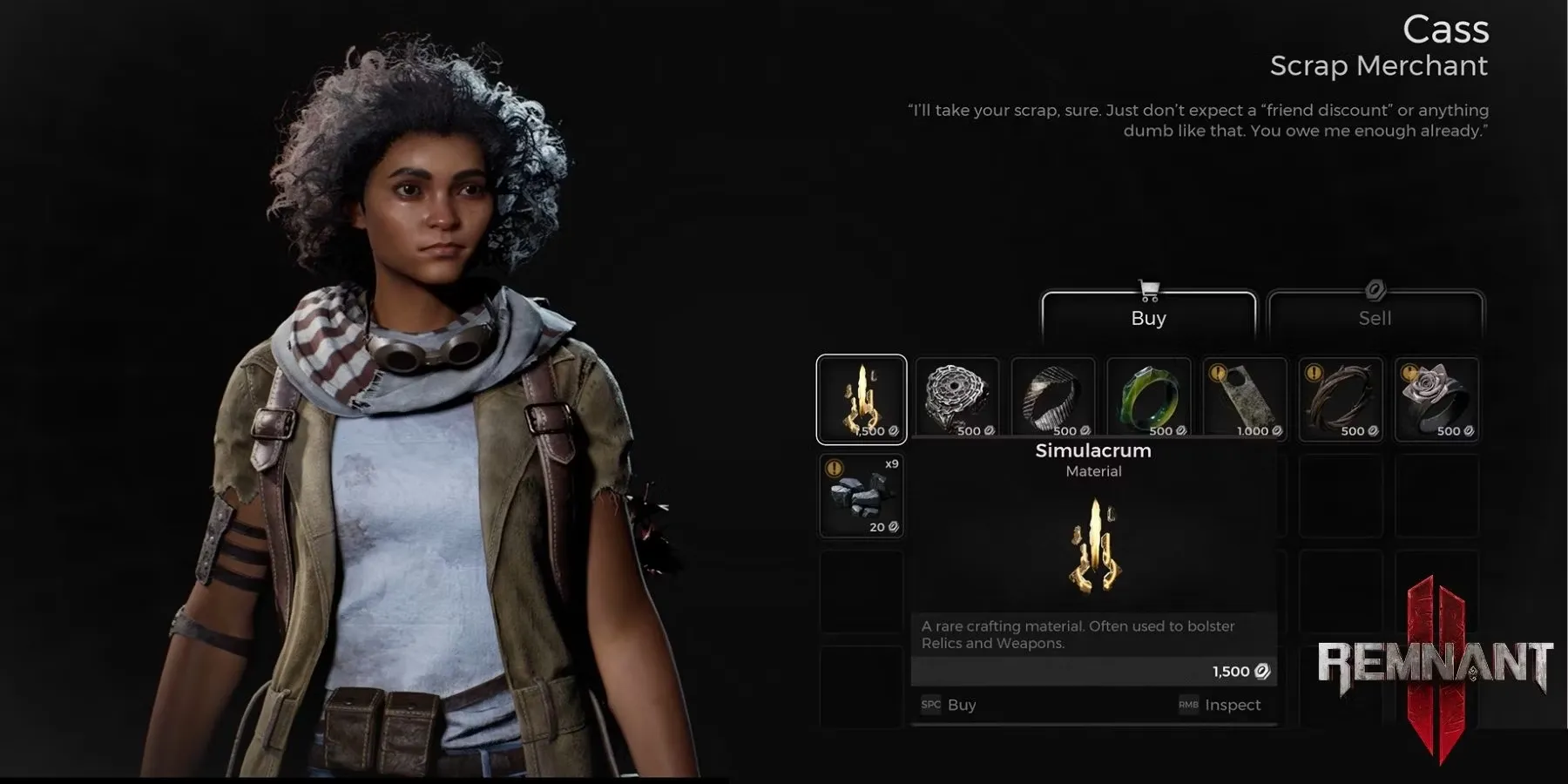Screen dimensions: 1568x784
Task: Select the dark striped band ring
Action: click(1053, 399)
